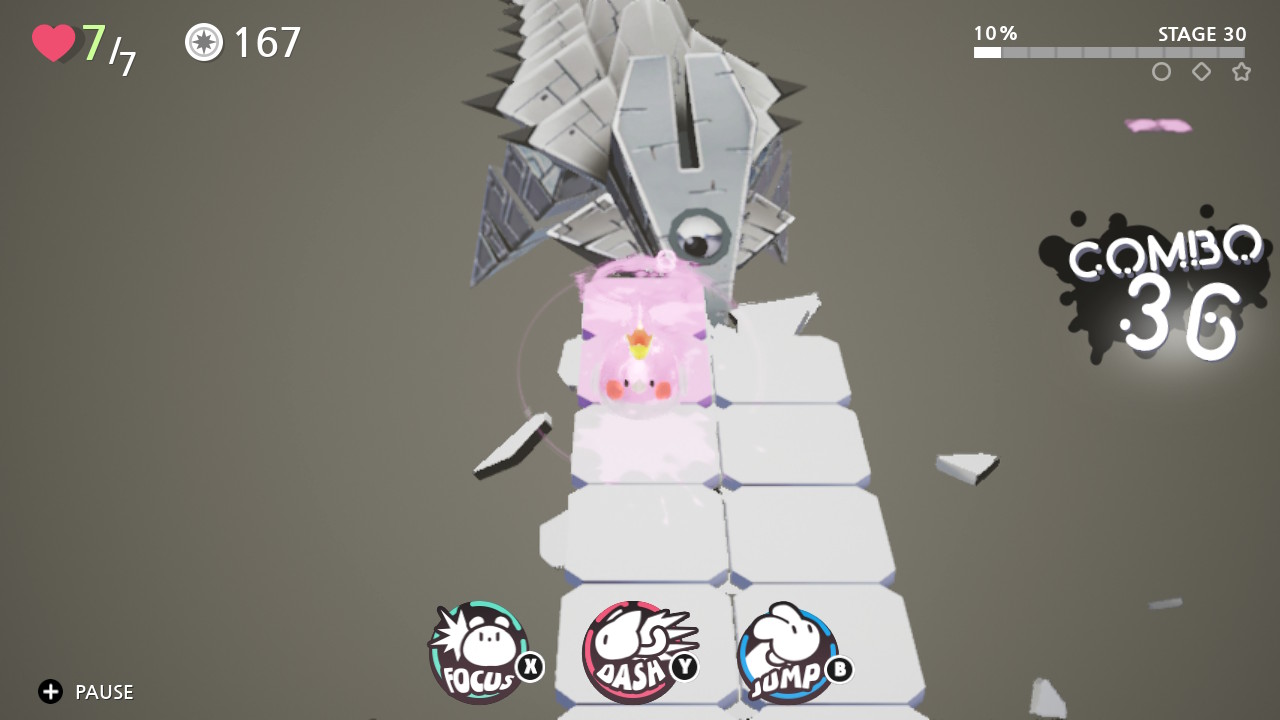Click the diamond objective icon in top right
The height and width of the screenshot is (720, 1280).
[1201, 72]
